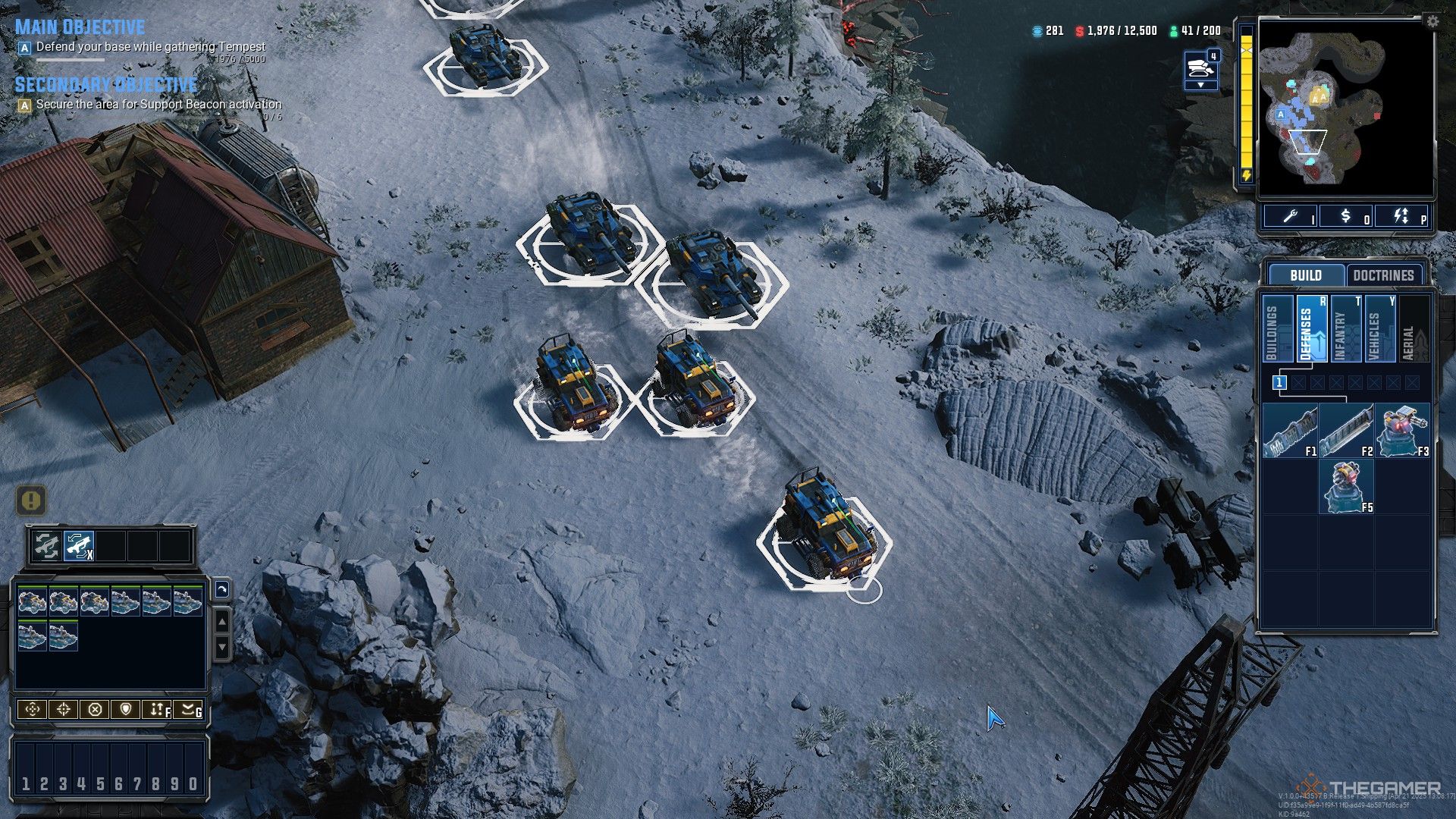Click on the minimap
Viewport: 1456px width, 819px height.
(1345, 108)
